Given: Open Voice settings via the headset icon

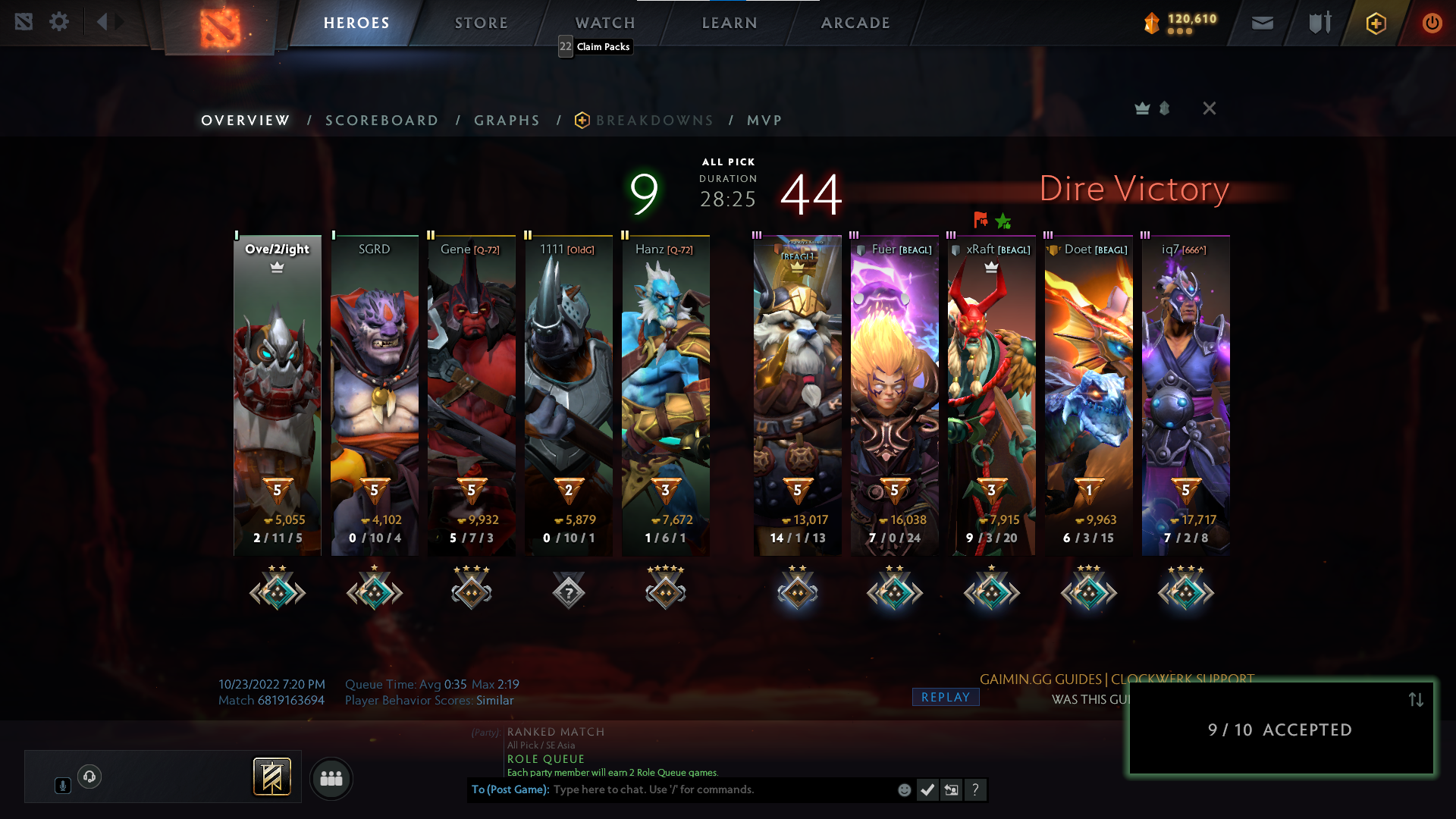Looking at the screenshot, I should click(91, 776).
